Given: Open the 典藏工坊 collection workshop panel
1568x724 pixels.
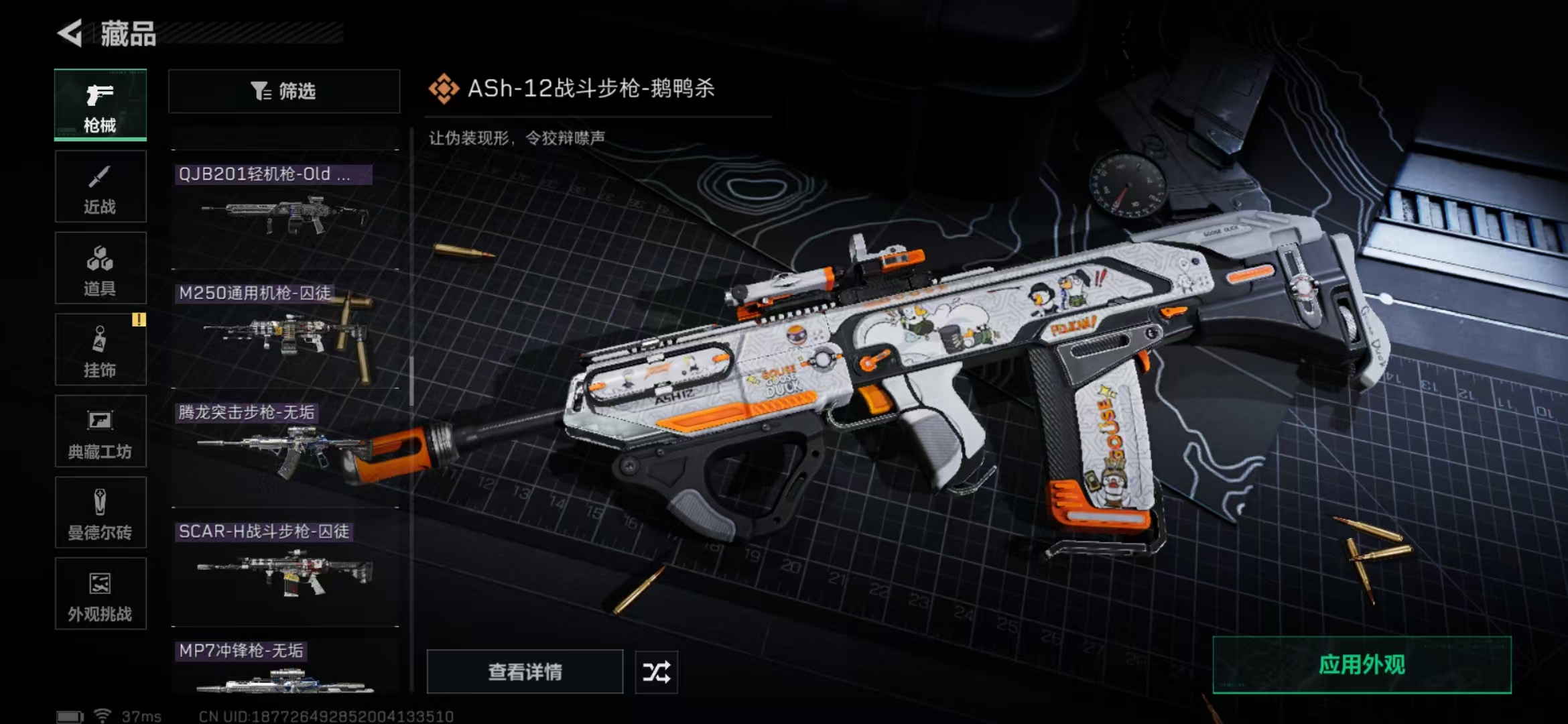Looking at the screenshot, I should pyautogui.click(x=99, y=431).
